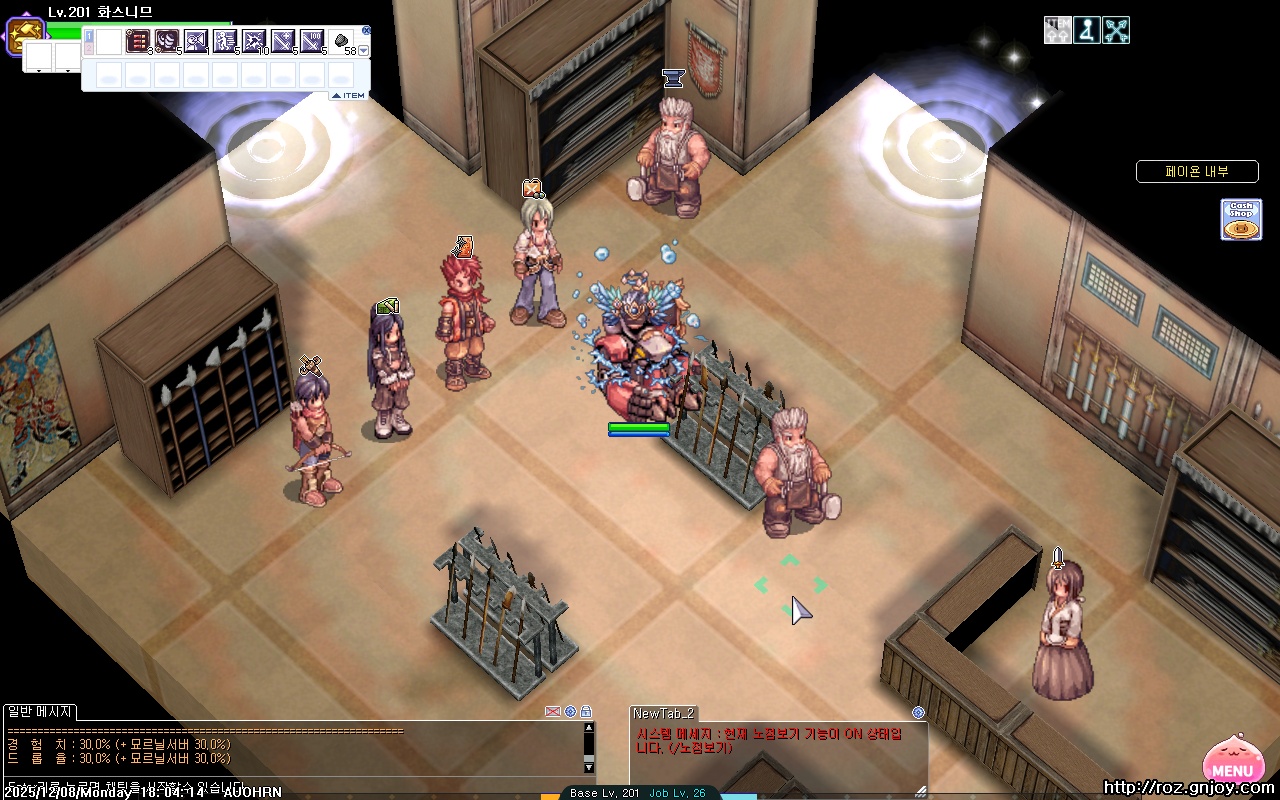Toggle the chat window lock icon
Screen dimensions: 1280x800
[x=586, y=712]
